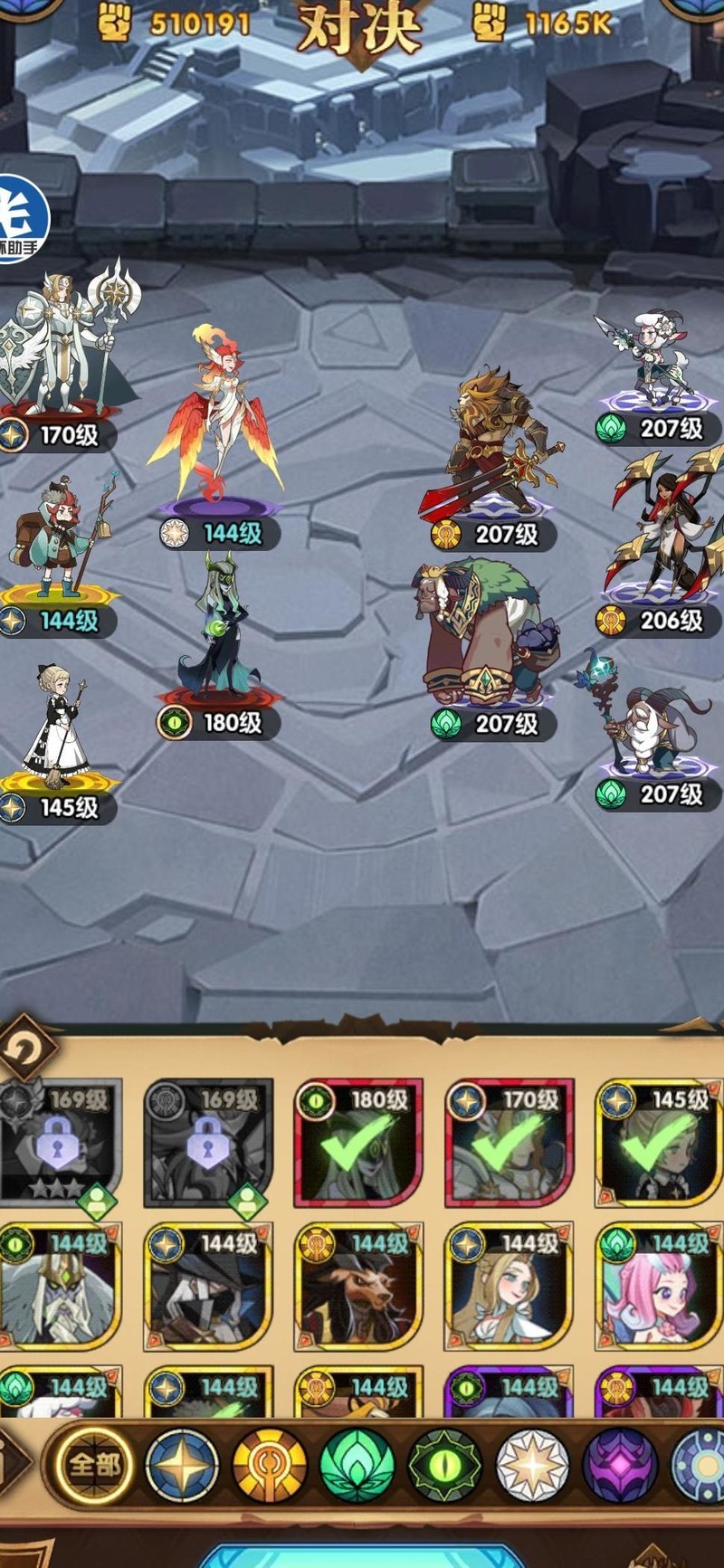Filter heroes by the orange Mauler faction
Viewport: 724px width, 1568px height.
point(270,1466)
